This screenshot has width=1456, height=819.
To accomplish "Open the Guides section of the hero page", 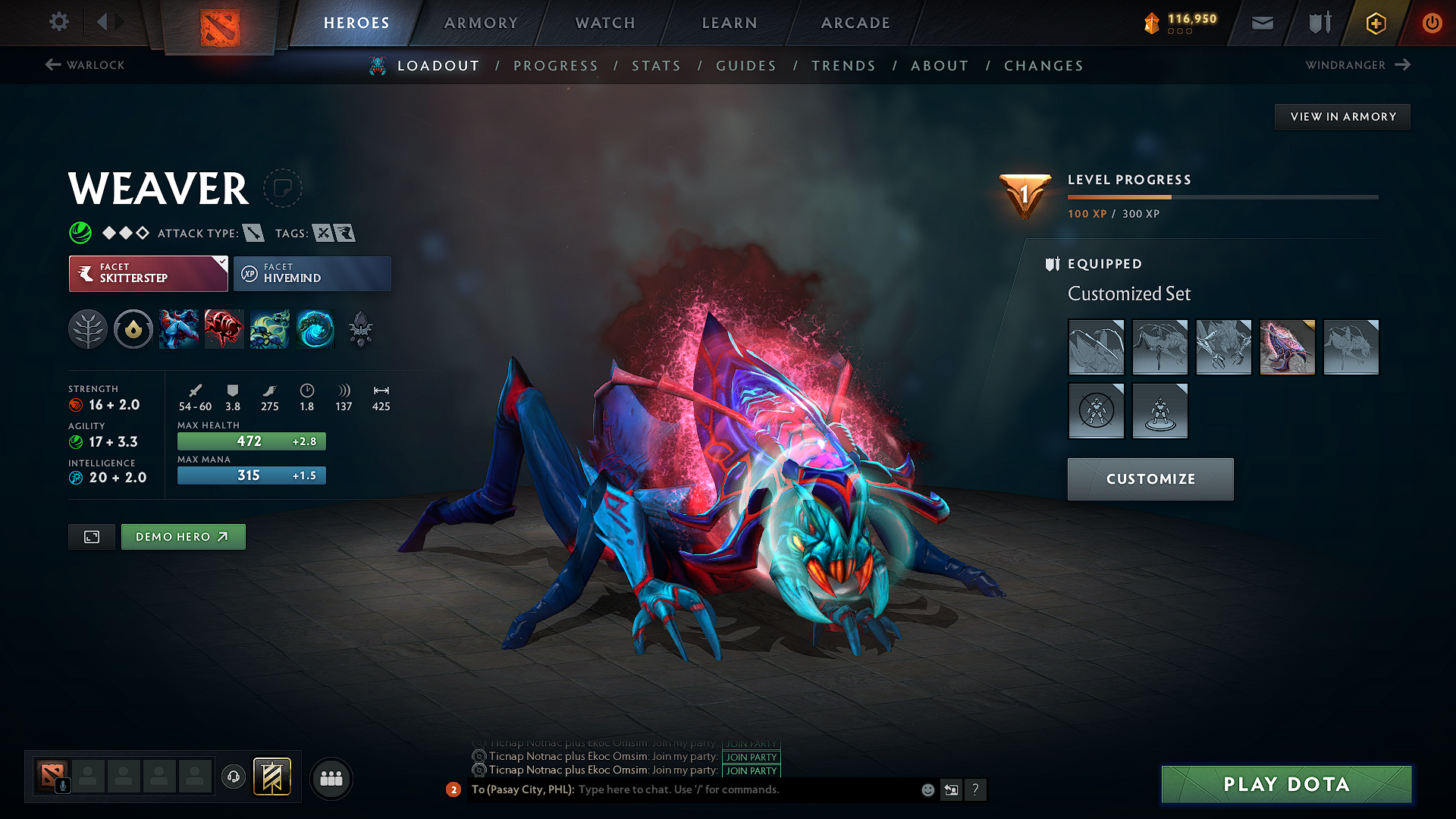I will (745, 66).
